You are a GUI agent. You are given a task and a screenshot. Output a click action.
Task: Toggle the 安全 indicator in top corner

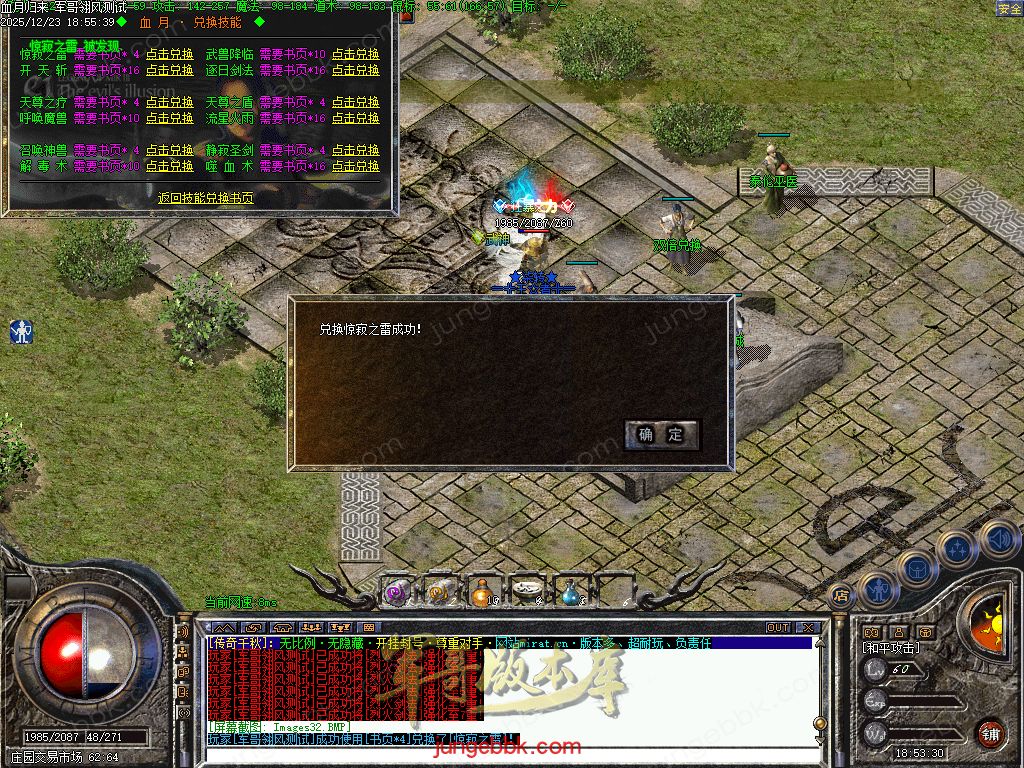tap(1009, 9)
